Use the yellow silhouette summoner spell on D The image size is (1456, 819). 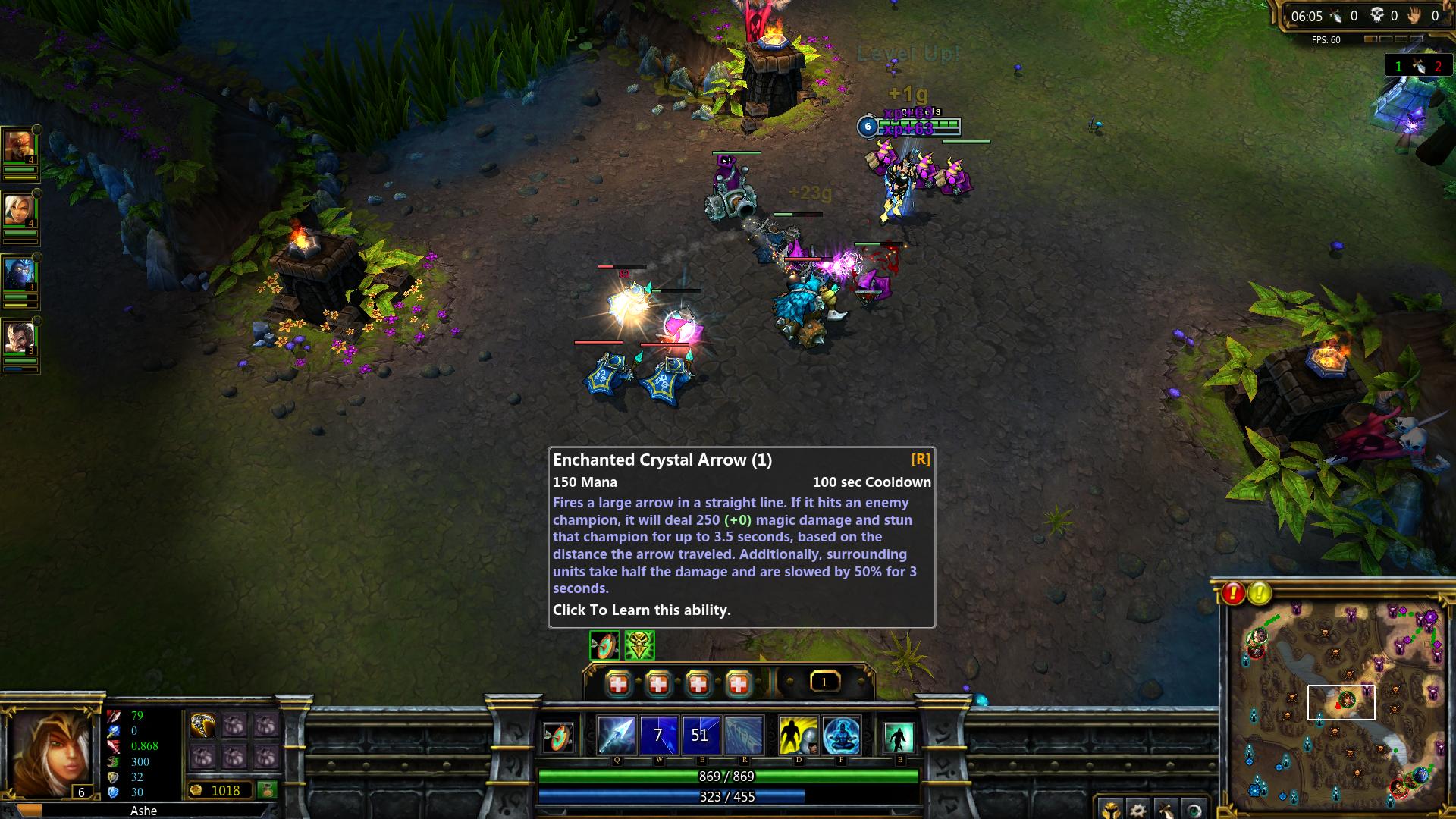coord(798,734)
